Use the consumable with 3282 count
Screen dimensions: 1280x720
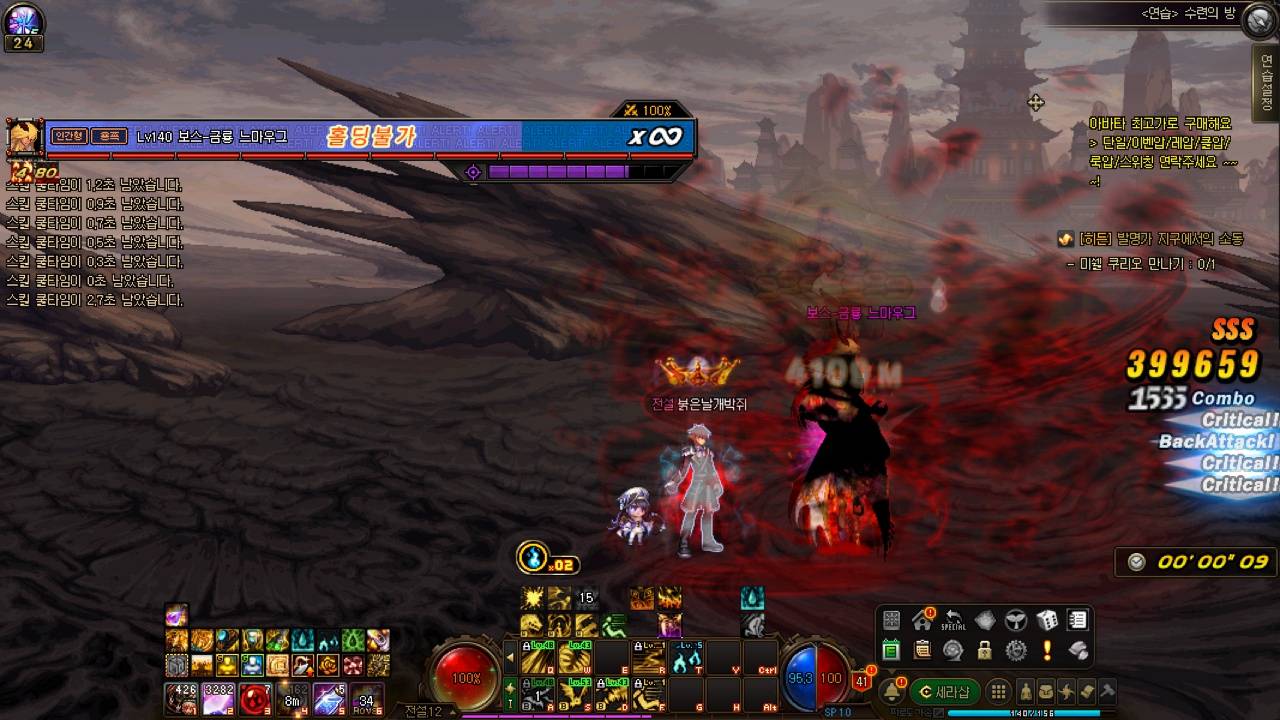pyautogui.click(x=218, y=698)
